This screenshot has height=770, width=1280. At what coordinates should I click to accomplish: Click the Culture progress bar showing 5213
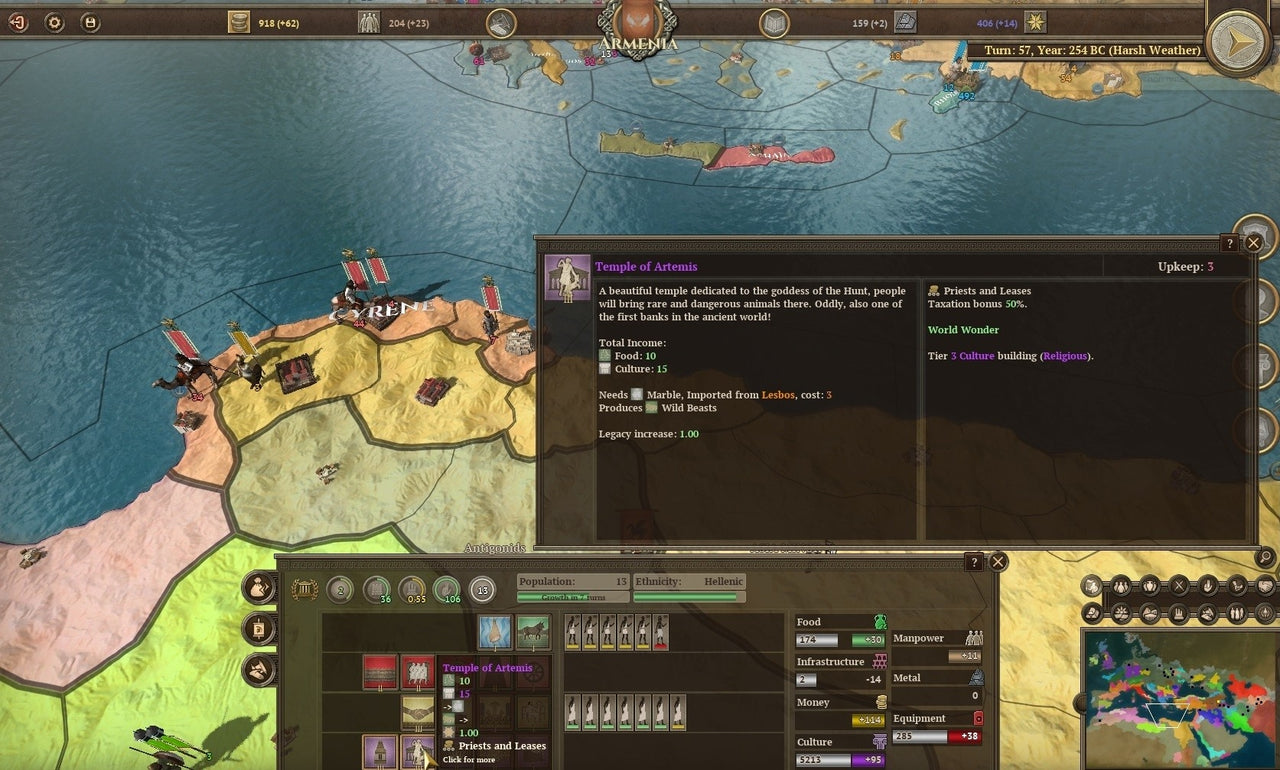click(x=840, y=760)
